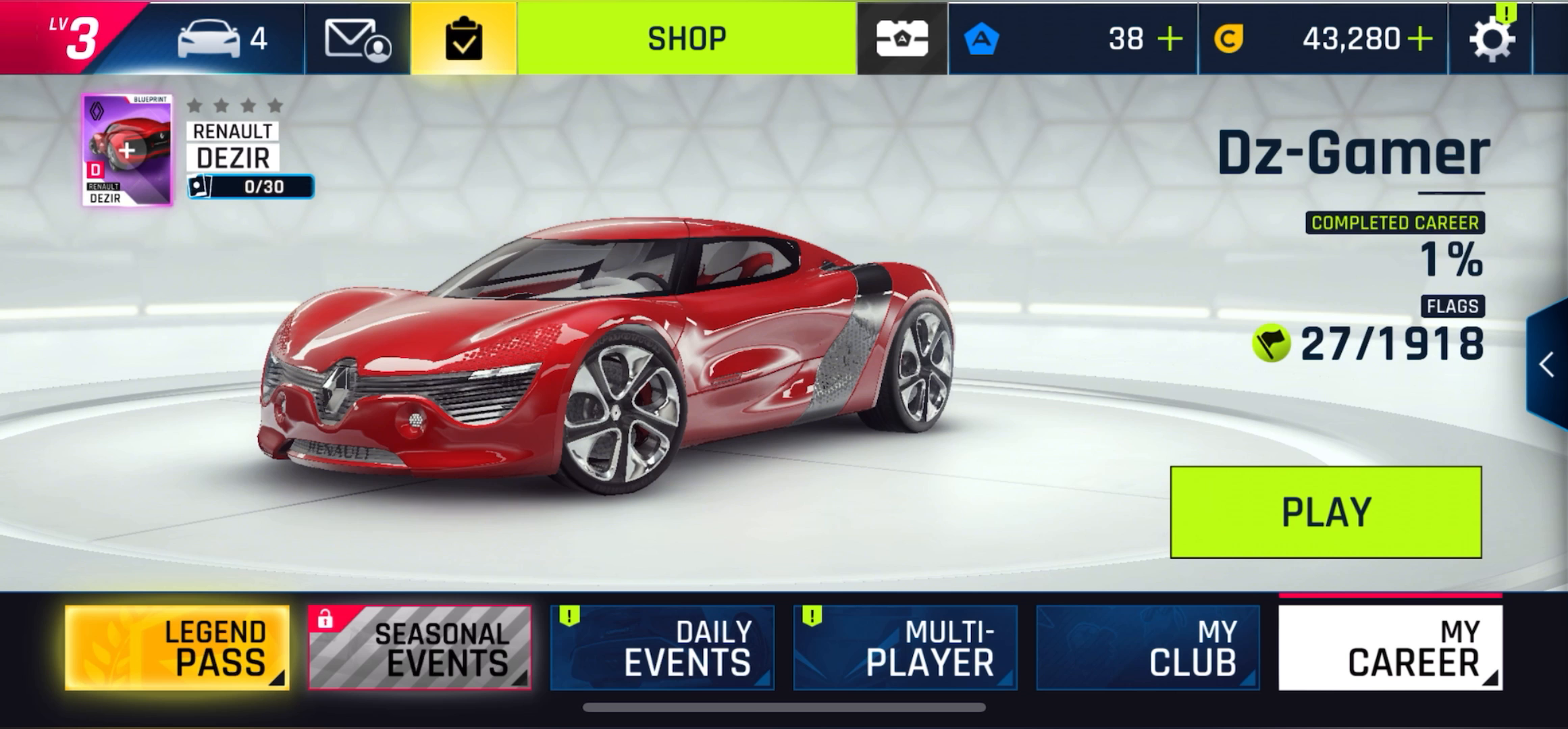Open the Legend Pass
This screenshot has width=1568, height=729.
[x=178, y=648]
